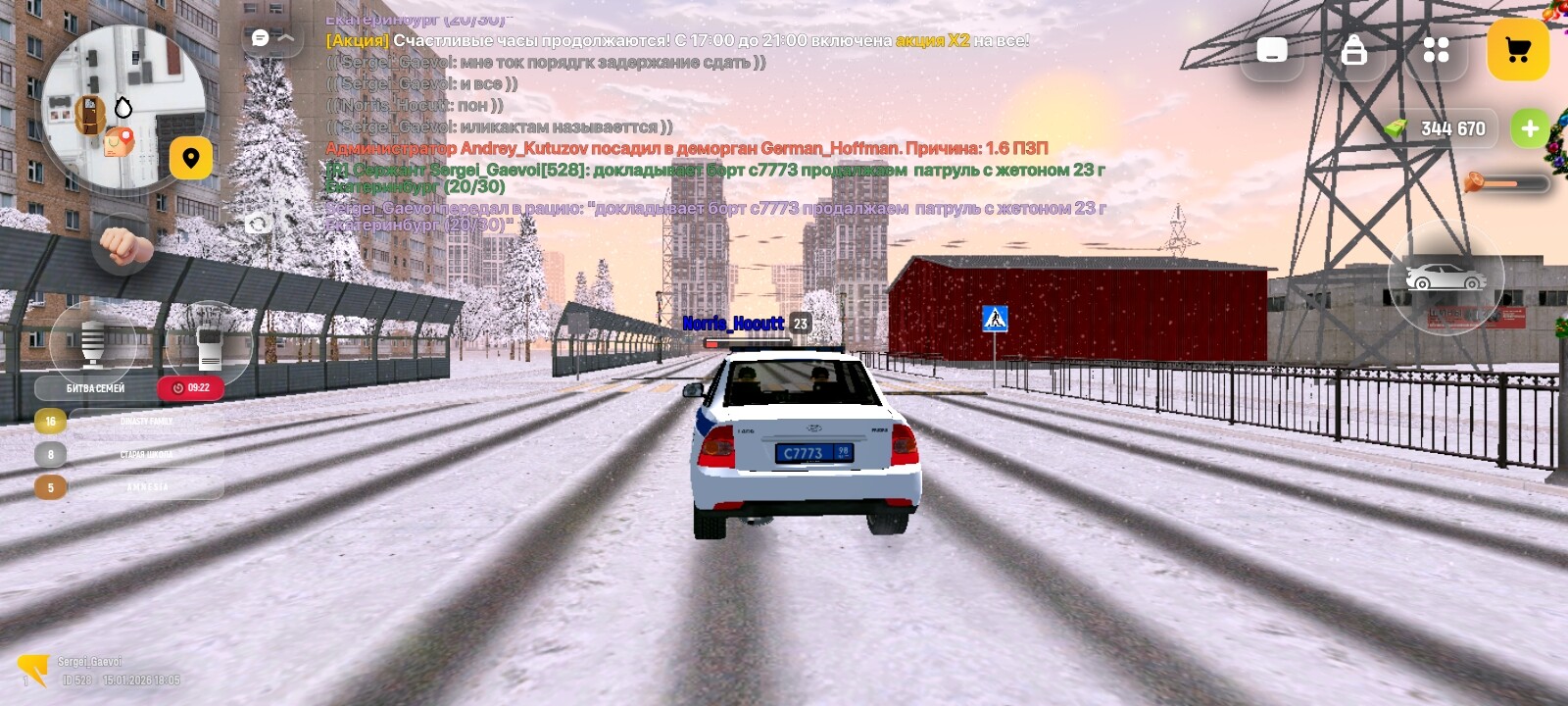Open the phone from the top bar

[1272, 50]
